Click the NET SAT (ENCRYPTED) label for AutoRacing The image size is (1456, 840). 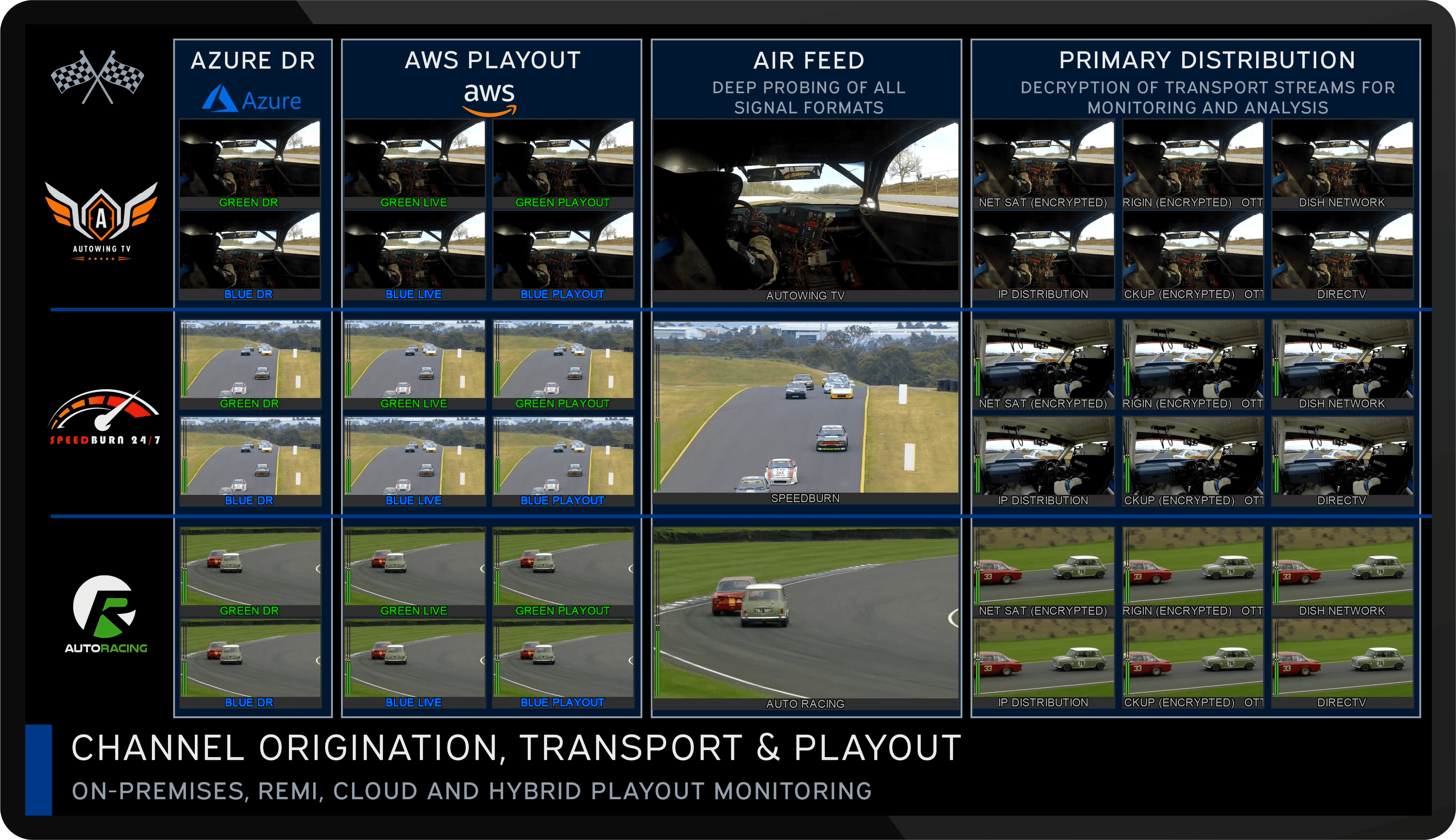[1043, 610]
